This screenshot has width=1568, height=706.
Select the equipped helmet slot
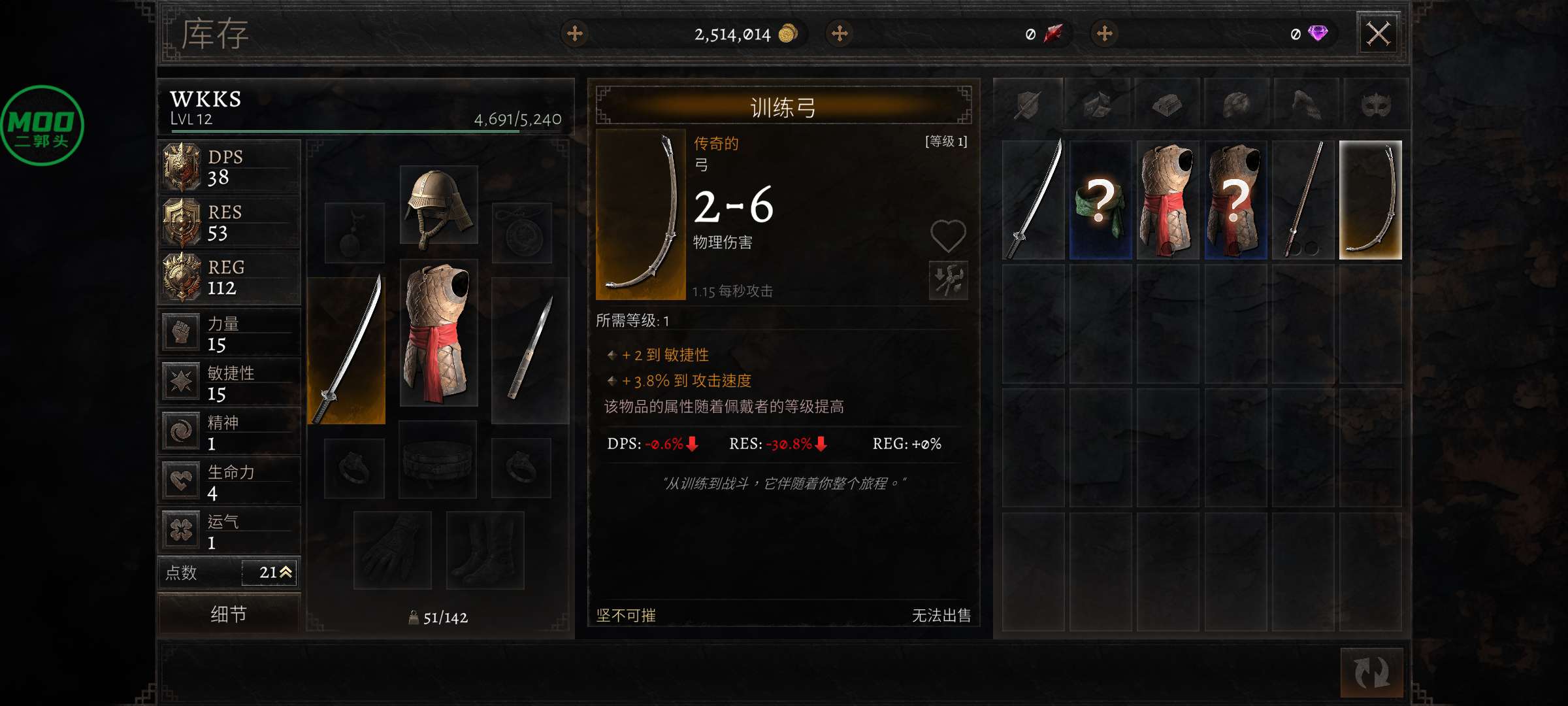pyautogui.click(x=438, y=205)
